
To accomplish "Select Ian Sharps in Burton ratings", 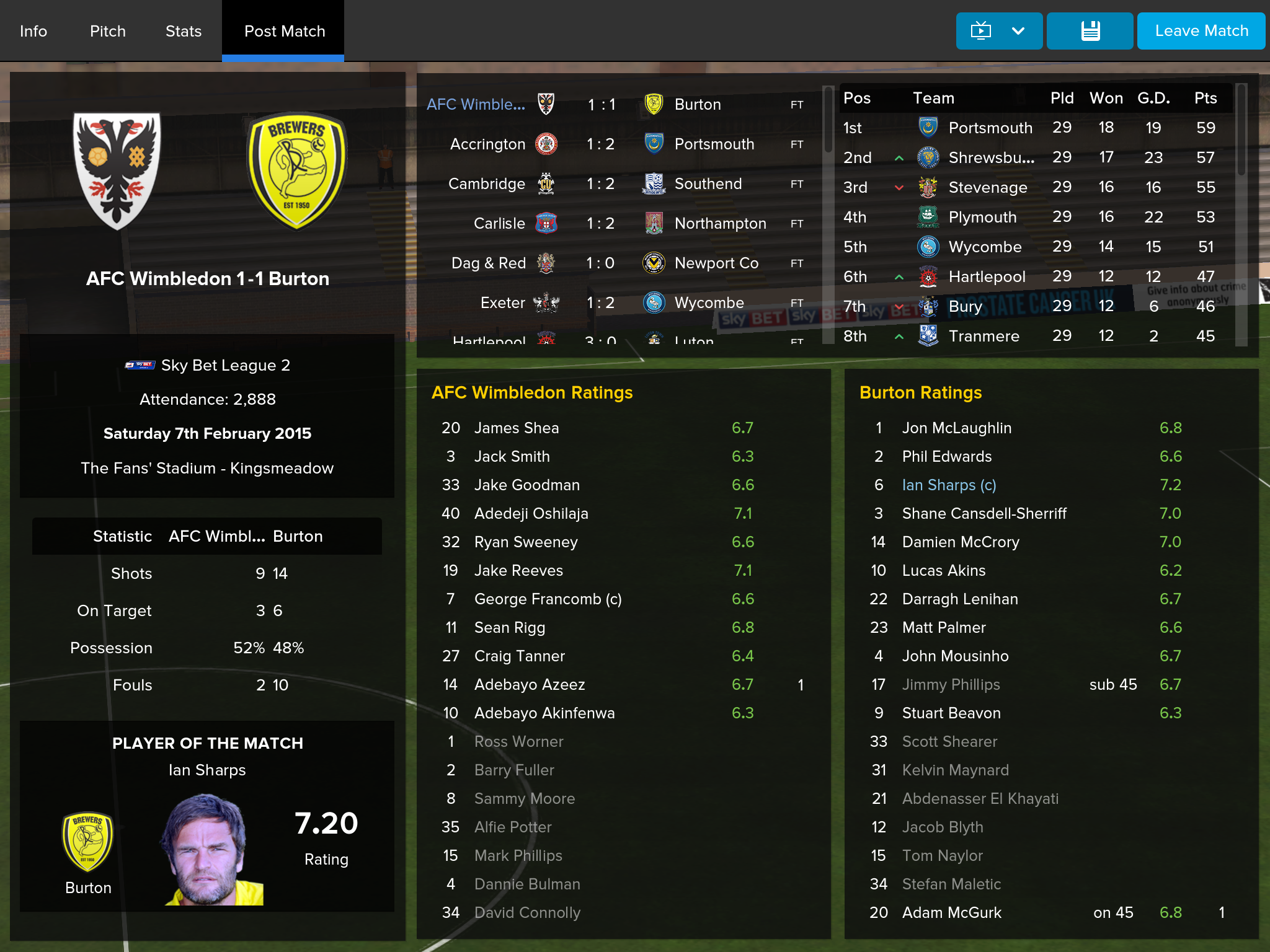I will pos(949,485).
